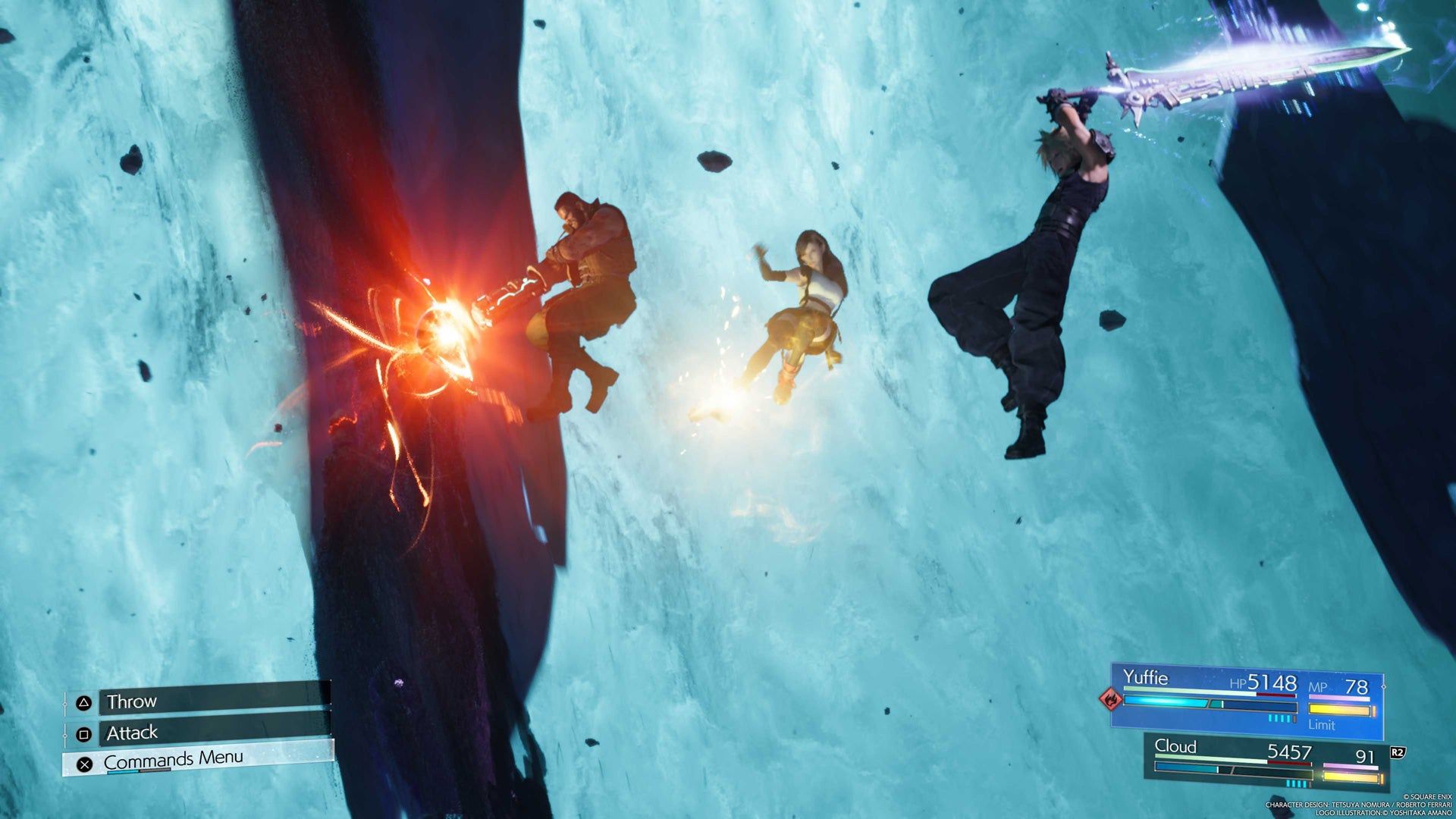Click Cloud's name label on his status bar
1456x819 pixels.
[1175, 747]
